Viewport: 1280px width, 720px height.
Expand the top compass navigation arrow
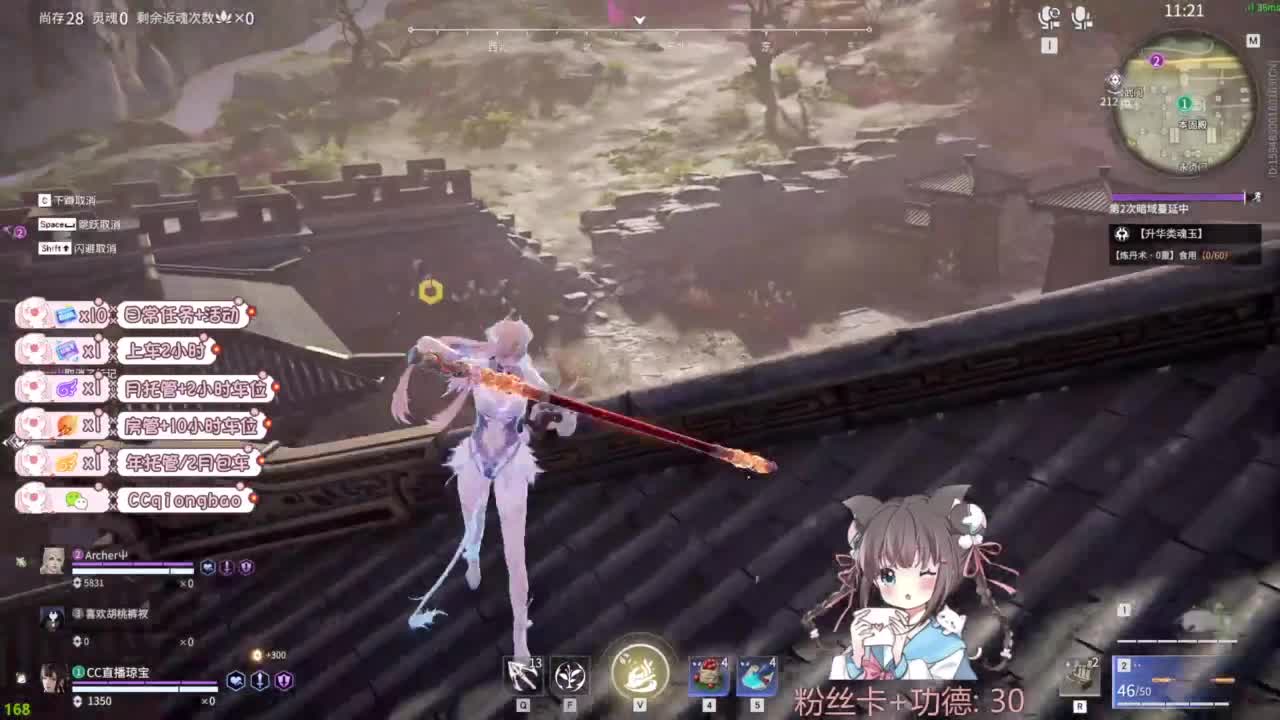click(639, 19)
